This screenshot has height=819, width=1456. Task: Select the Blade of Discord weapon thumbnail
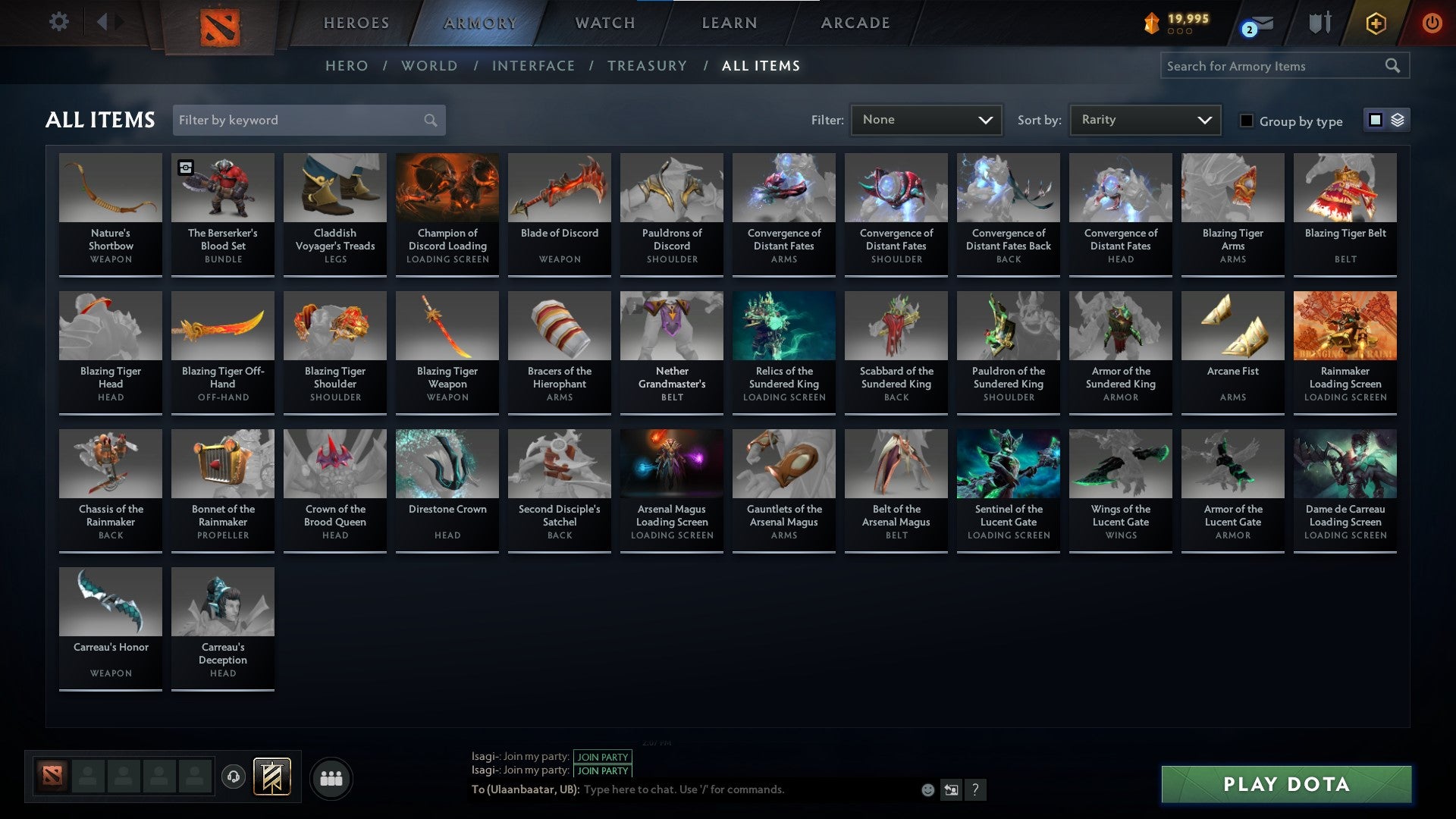pos(559,187)
